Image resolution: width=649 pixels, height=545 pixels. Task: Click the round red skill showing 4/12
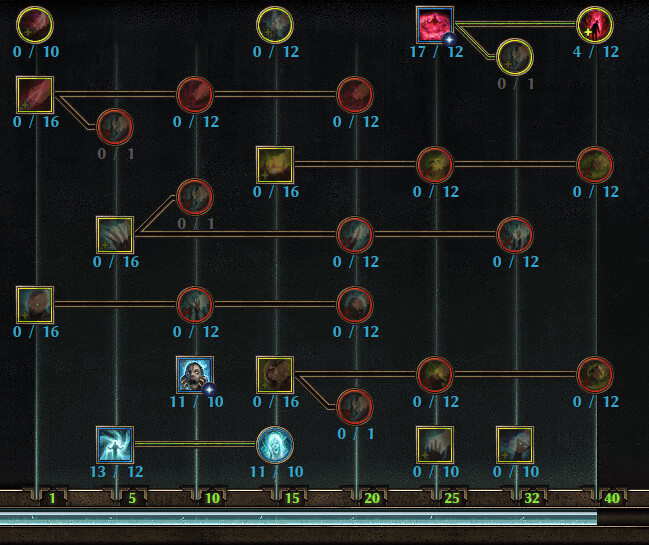click(595, 25)
